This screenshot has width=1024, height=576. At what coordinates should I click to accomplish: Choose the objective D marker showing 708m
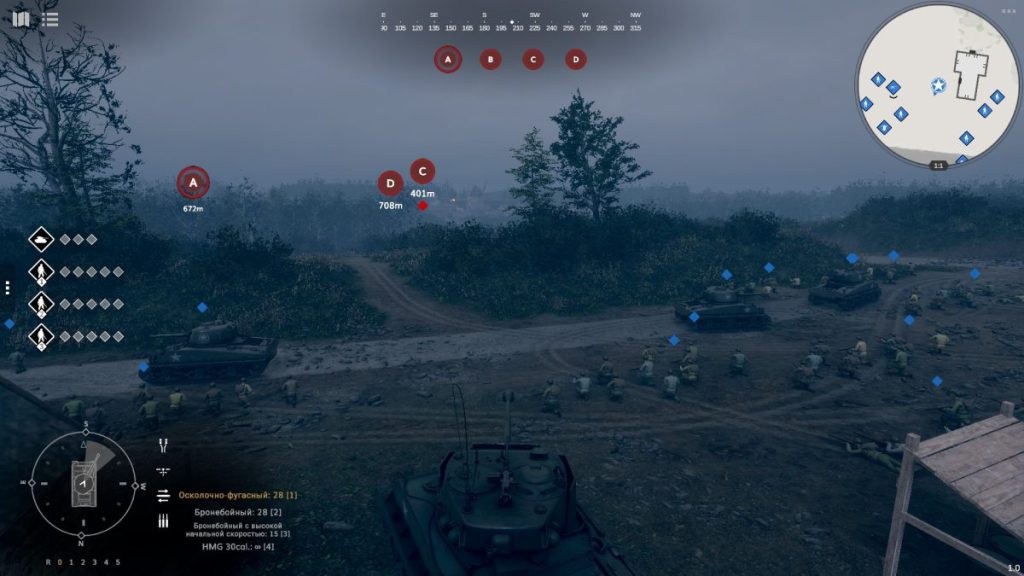(390, 183)
